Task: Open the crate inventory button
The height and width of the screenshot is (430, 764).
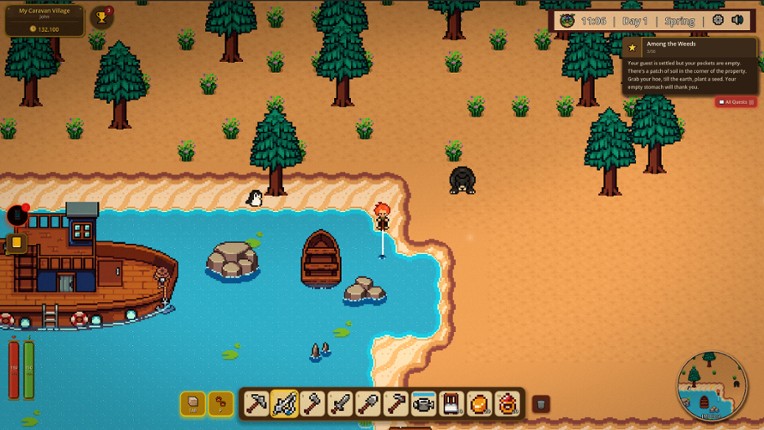Action: (x=193, y=403)
